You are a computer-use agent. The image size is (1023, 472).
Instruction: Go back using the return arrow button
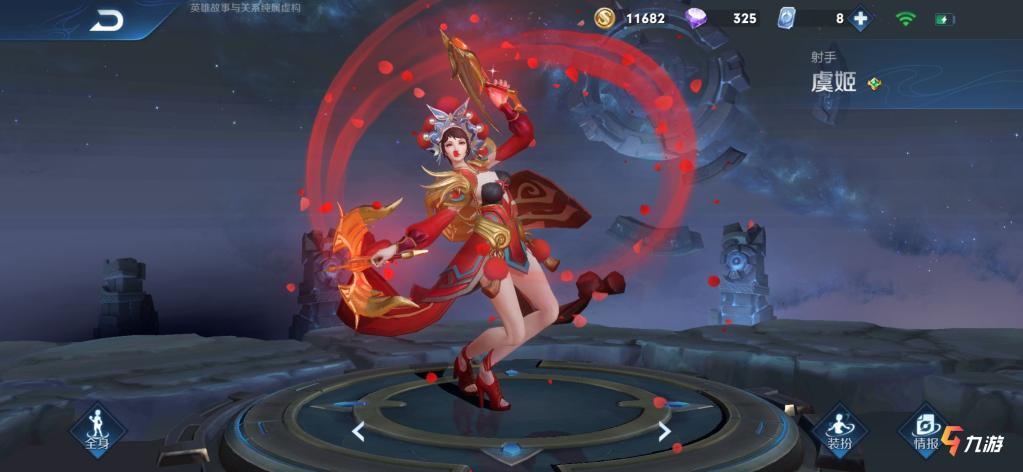pos(106,19)
